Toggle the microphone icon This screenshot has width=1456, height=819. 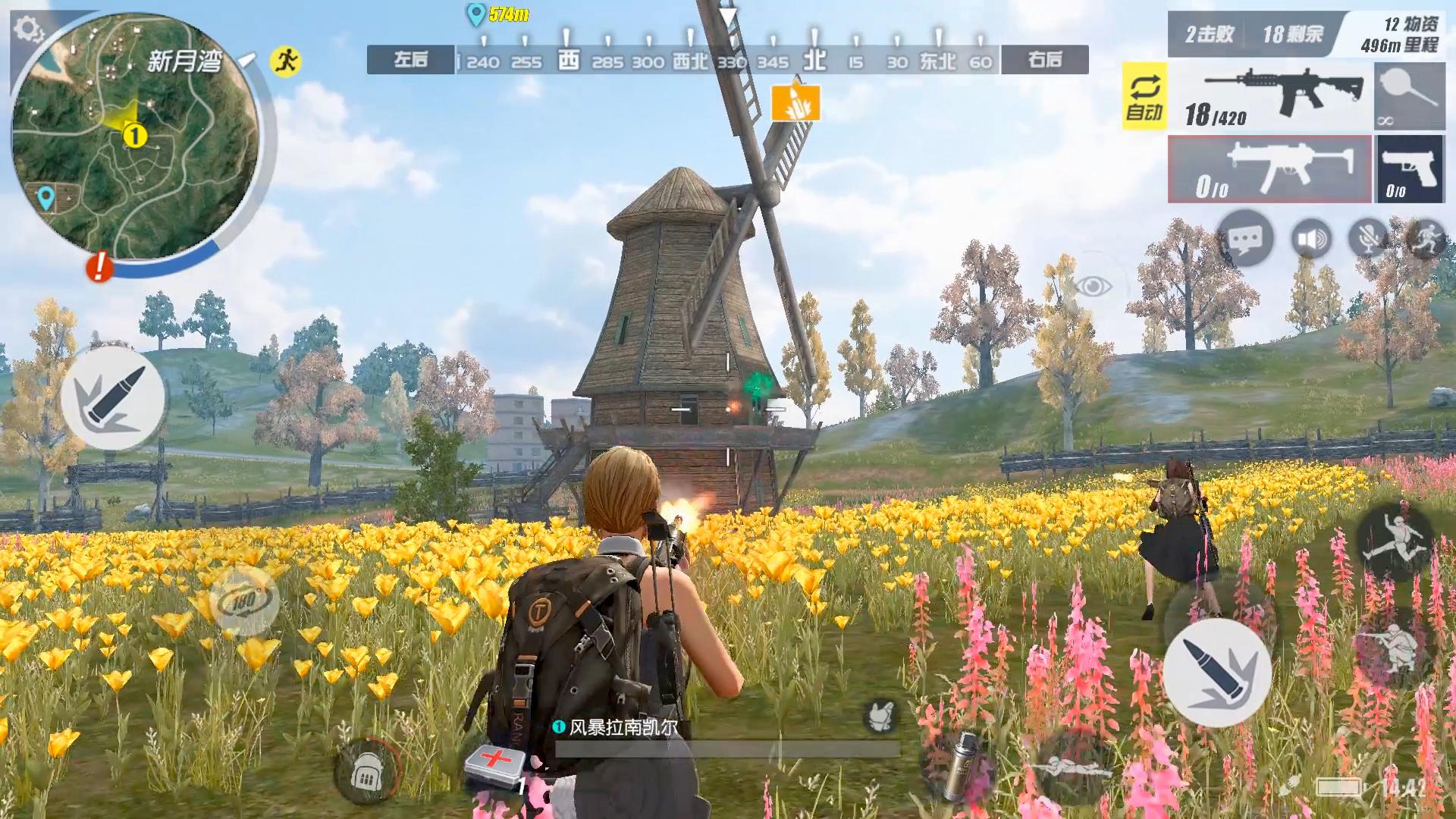point(1369,240)
